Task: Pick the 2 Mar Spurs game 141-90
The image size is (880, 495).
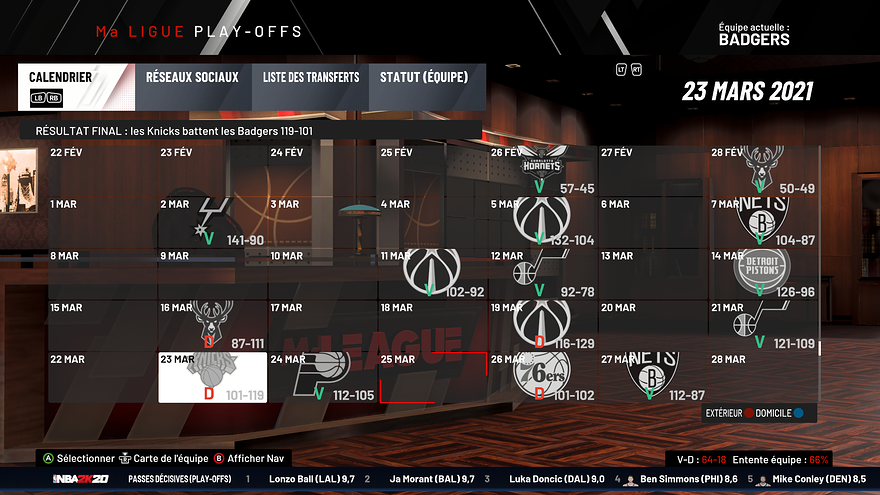Action: click(213, 222)
